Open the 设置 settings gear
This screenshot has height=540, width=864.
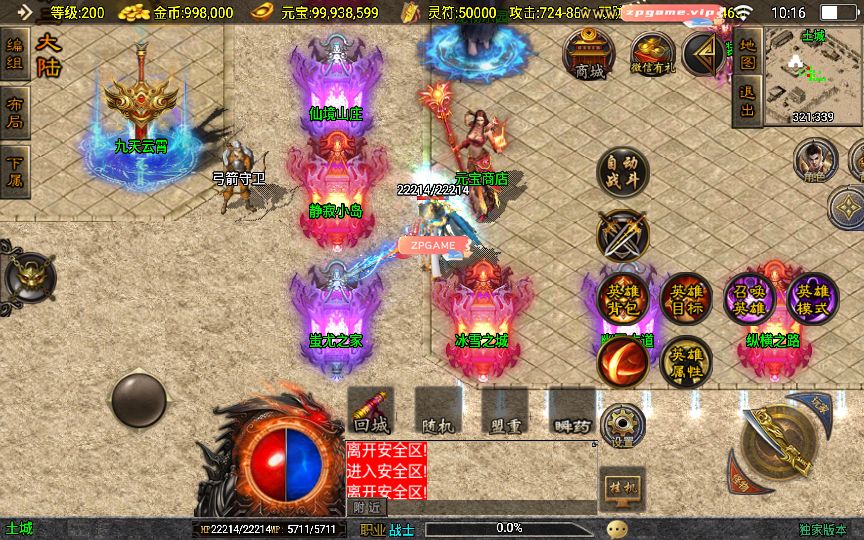pos(623,425)
